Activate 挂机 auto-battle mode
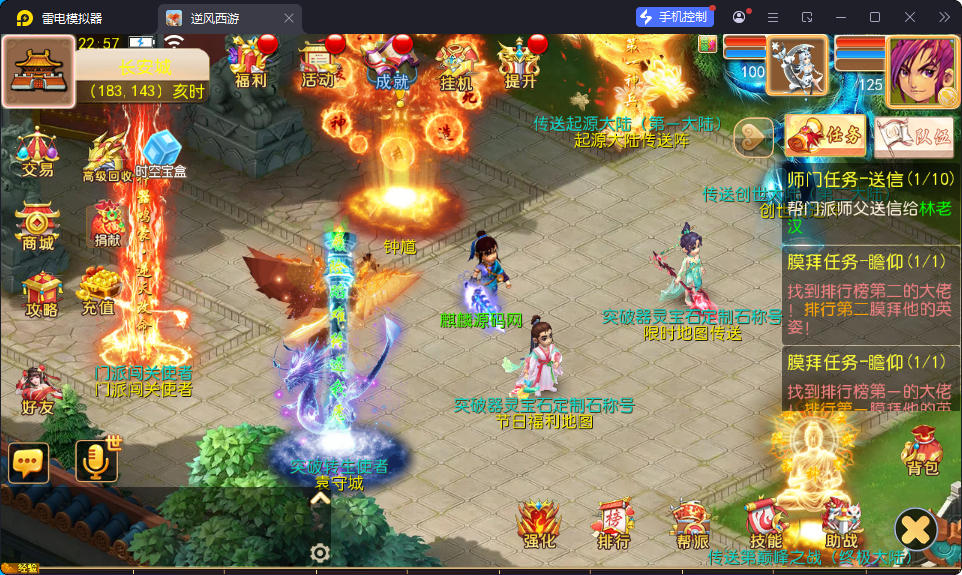The height and width of the screenshot is (575, 962). 457,64
